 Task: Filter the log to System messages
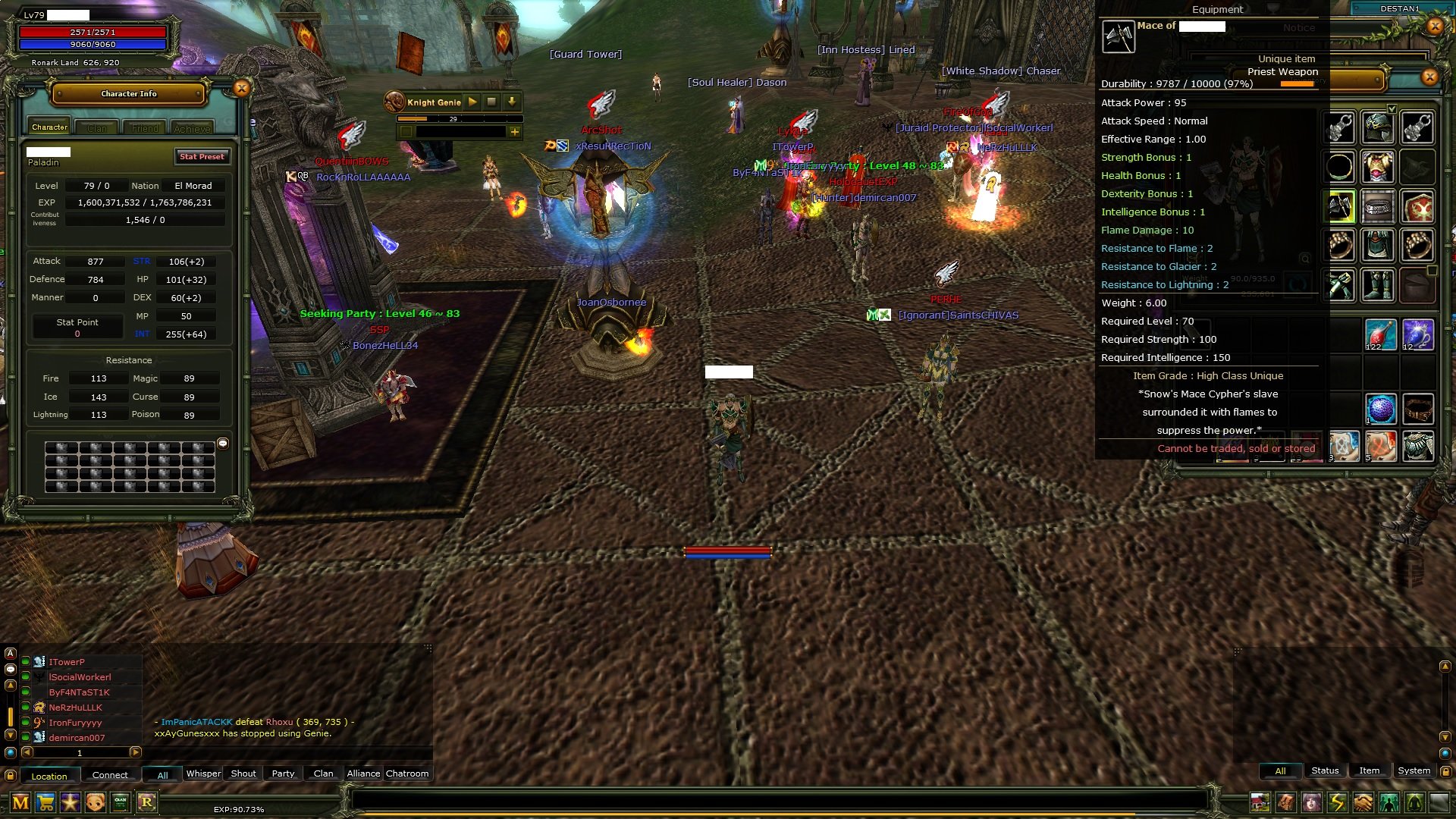pyautogui.click(x=1414, y=770)
